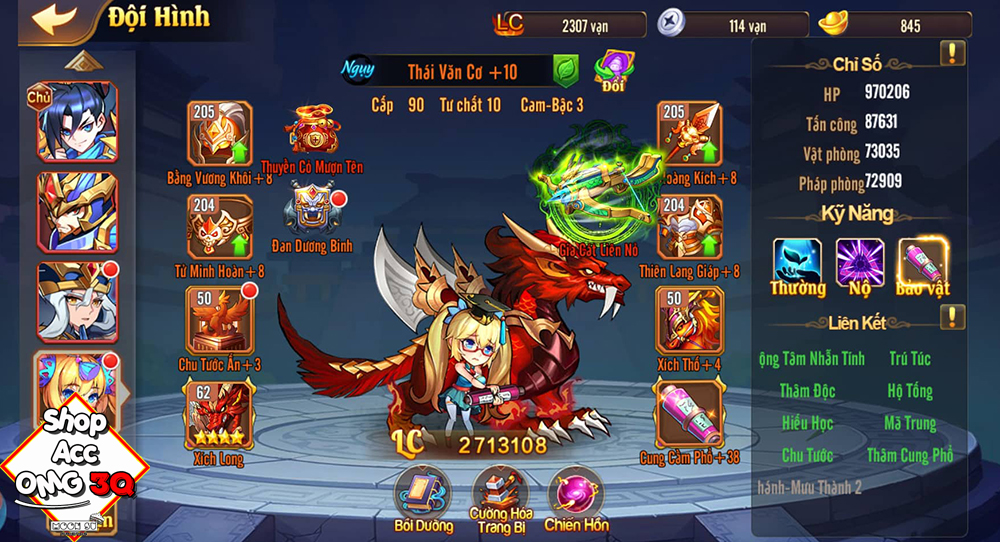
Task: View the Thường normal skill
Action: pos(797,261)
